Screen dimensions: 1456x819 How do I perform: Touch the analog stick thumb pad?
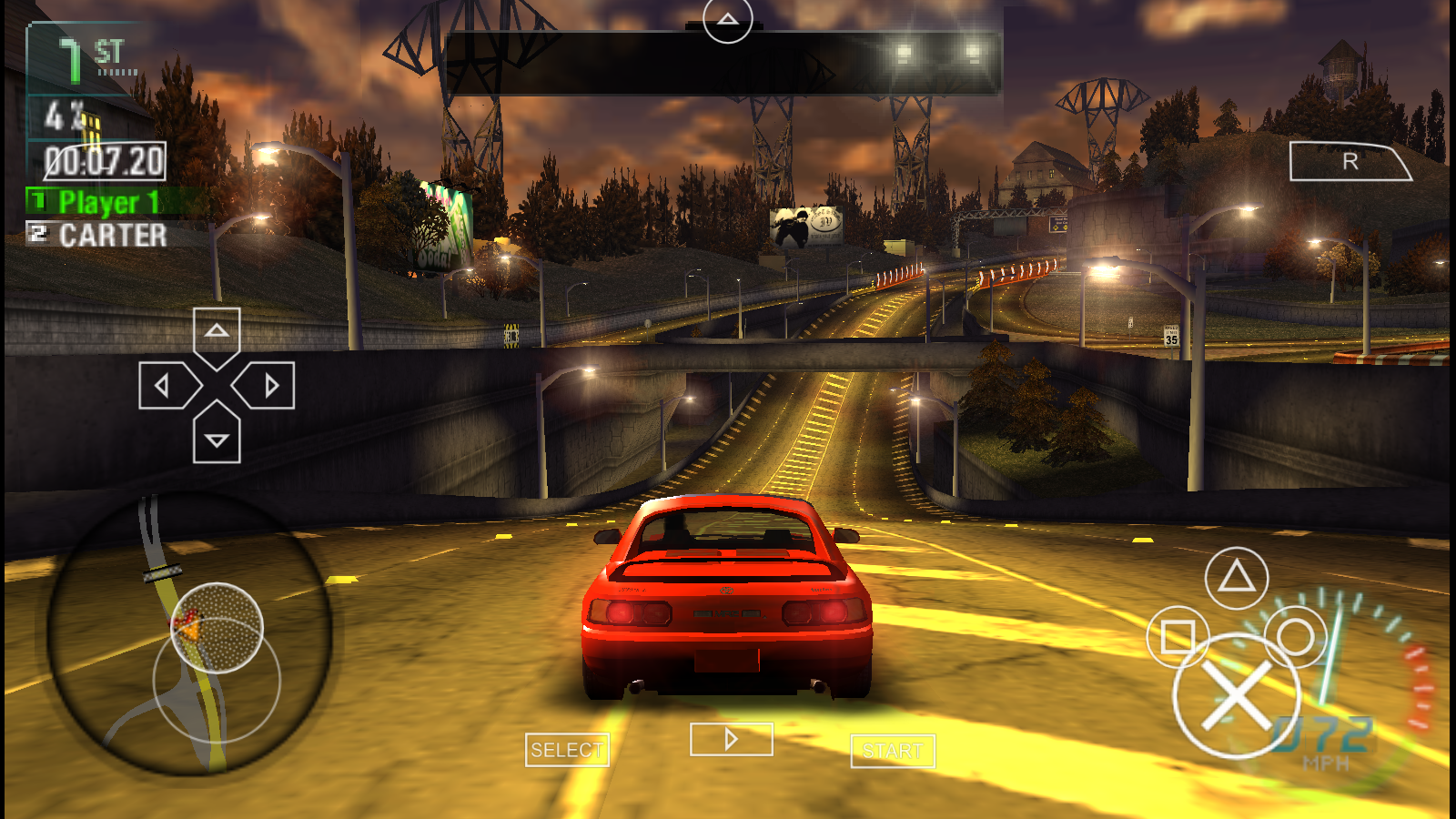[217, 628]
